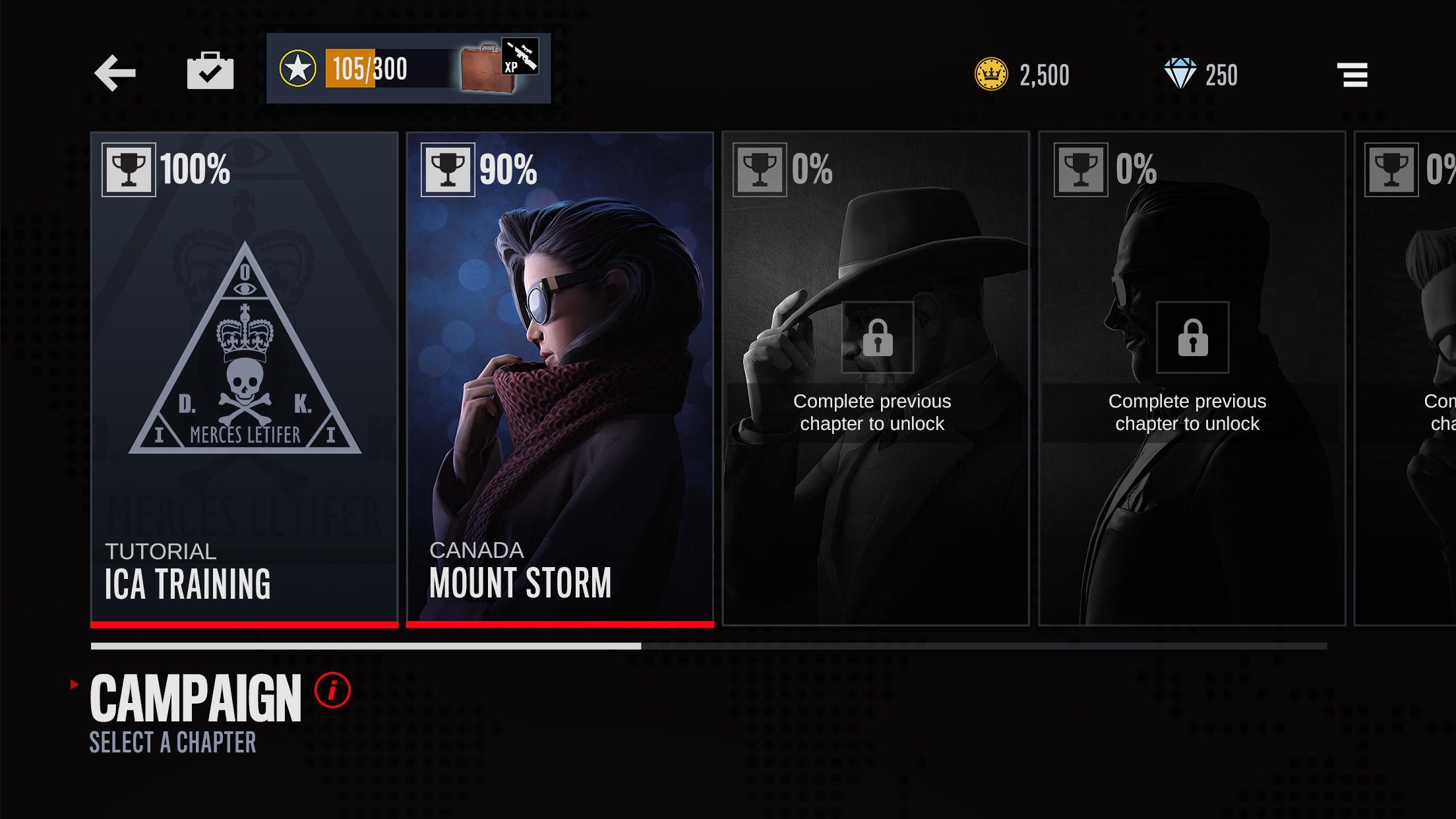Click the SELECT A CHAPTER label
Screen dimensions: 1456x819
point(172,743)
